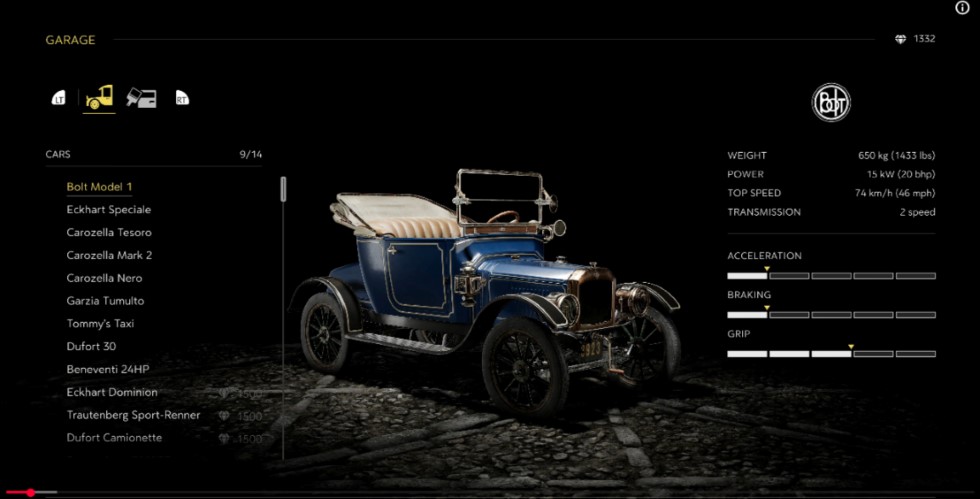Select Dufort 30 in the garage
The height and width of the screenshot is (499, 980).
pos(91,347)
